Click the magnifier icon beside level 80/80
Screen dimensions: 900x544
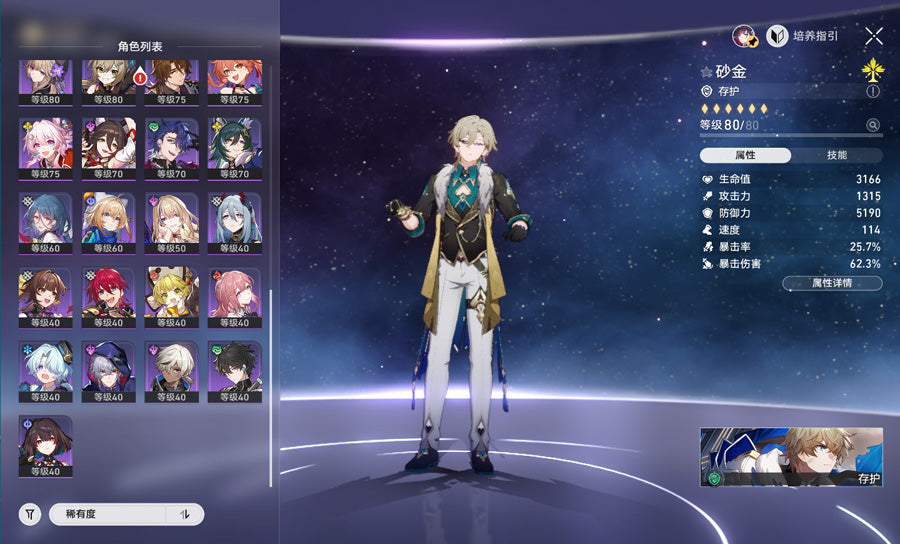click(873, 125)
